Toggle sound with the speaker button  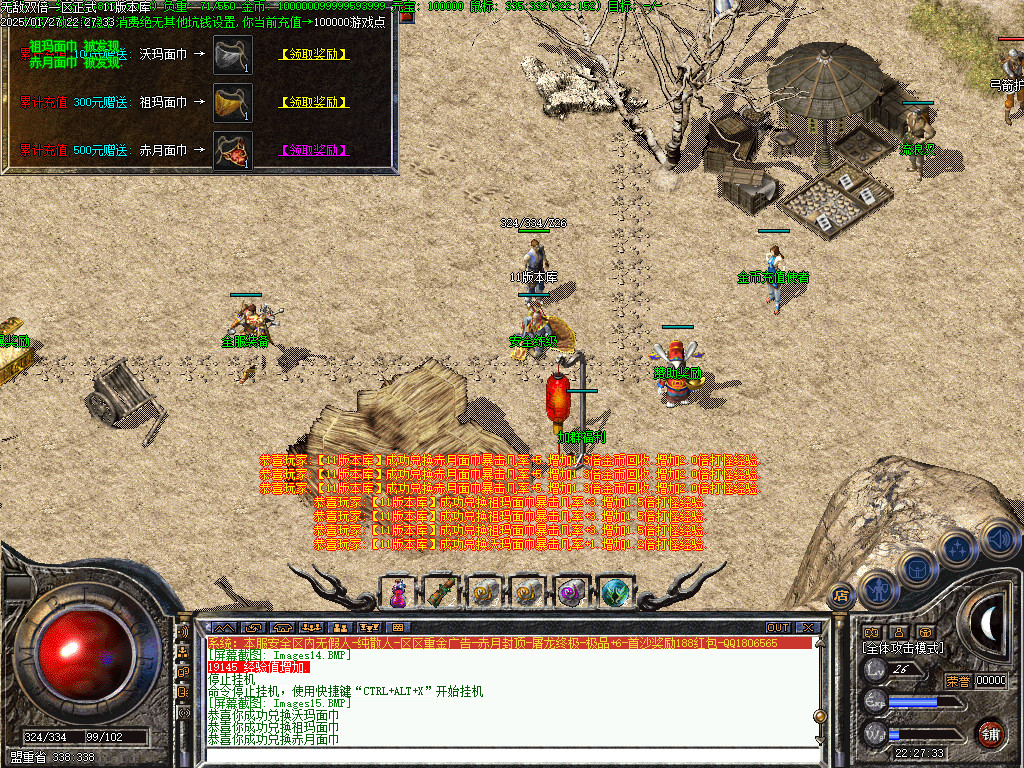[997, 537]
